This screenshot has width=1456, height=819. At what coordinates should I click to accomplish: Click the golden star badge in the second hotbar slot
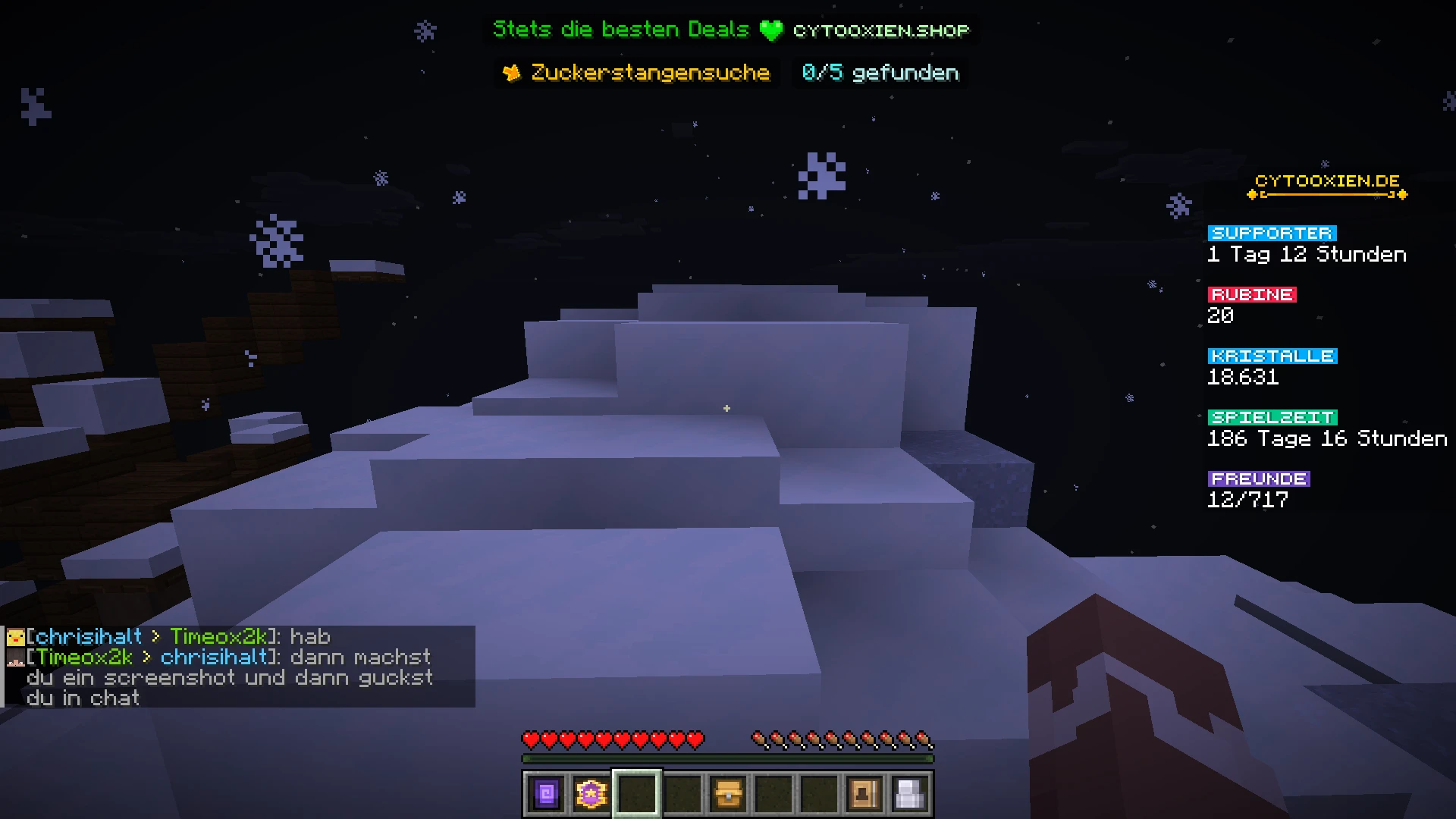coord(591,793)
